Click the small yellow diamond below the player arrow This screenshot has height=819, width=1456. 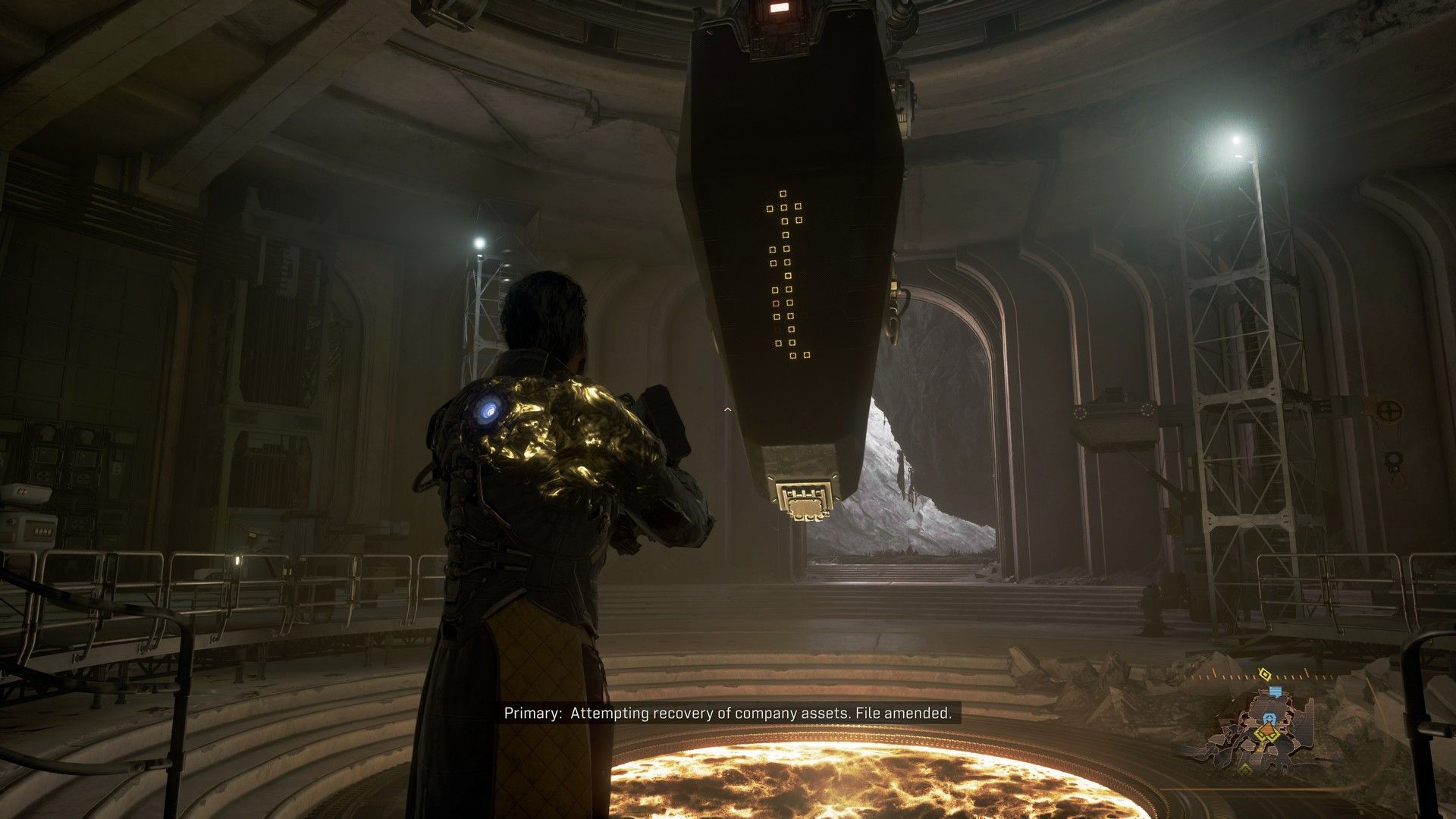coord(1245,770)
